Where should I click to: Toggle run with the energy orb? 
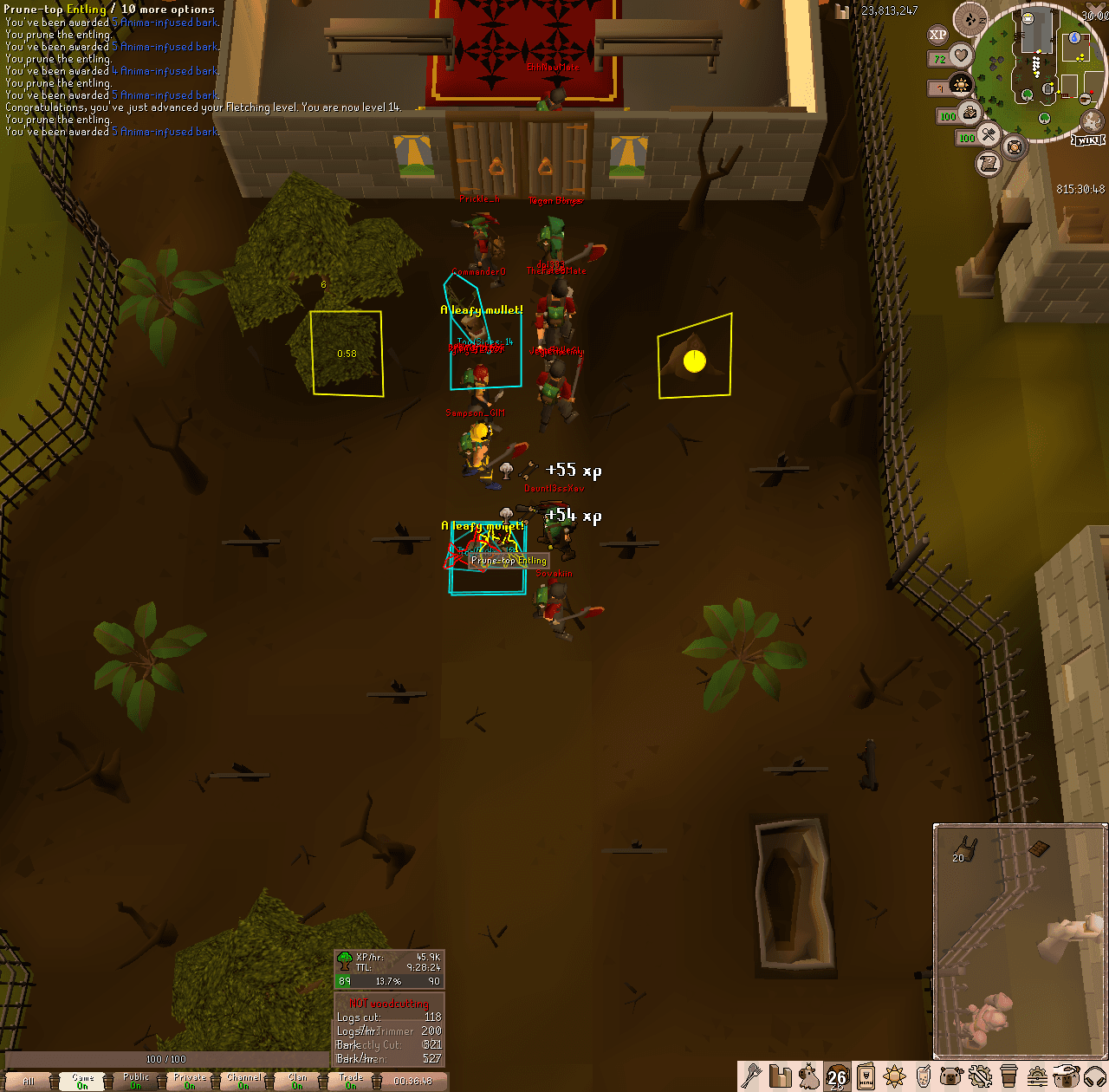click(x=970, y=113)
